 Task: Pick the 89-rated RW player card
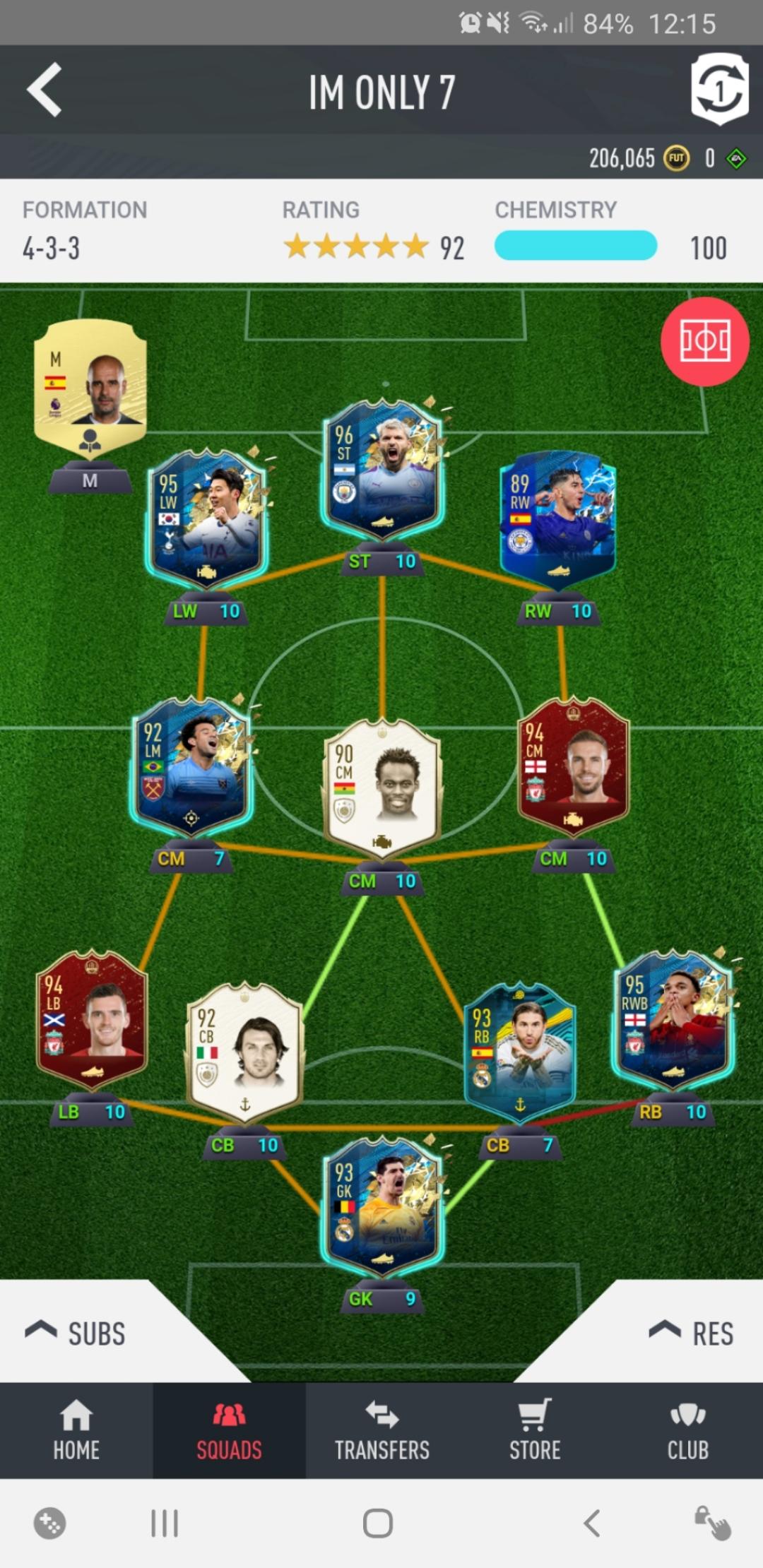click(x=558, y=519)
